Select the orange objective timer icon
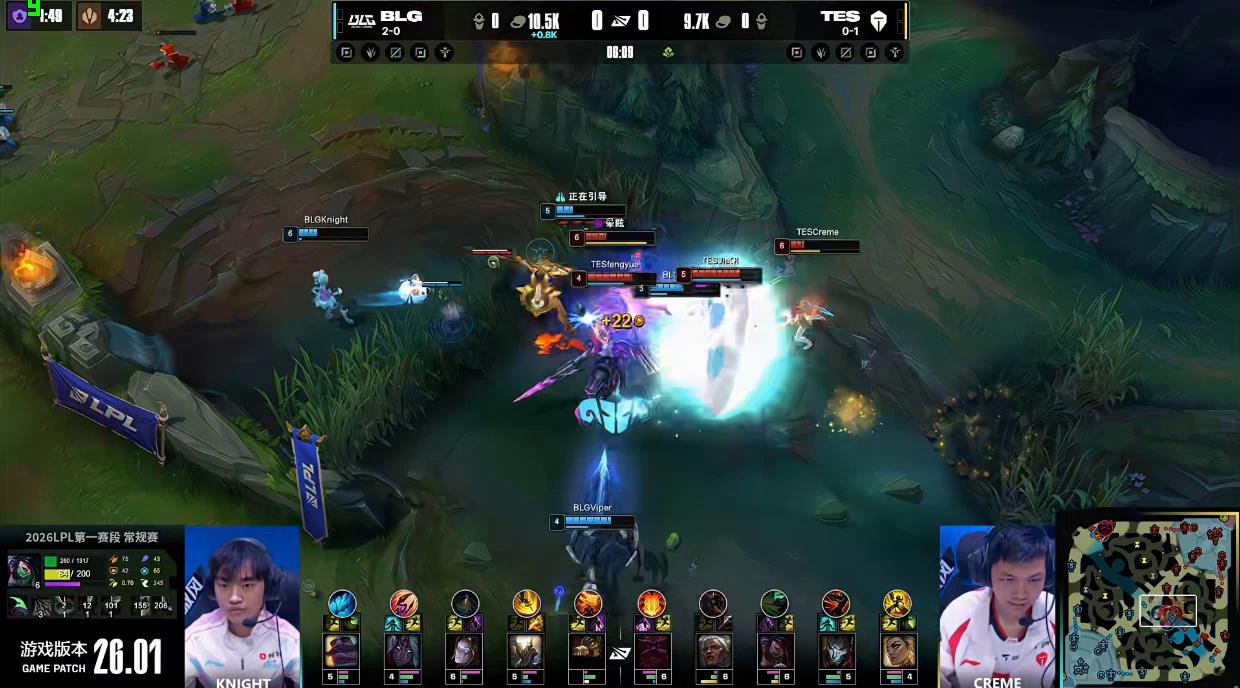Image resolution: width=1240 pixels, height=688 pixels. [90, 16]
